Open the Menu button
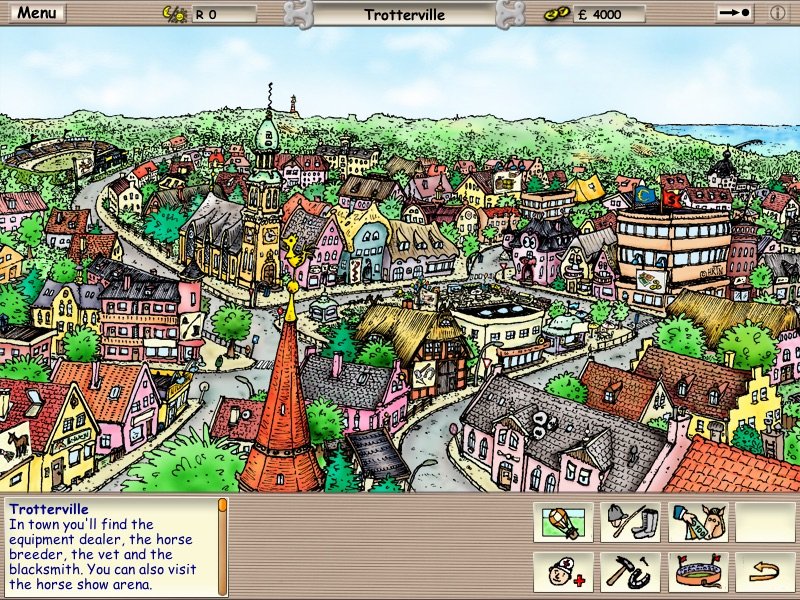The width and height of the screenshot is (800, 600). pyautogui.click(x=38, y=14)
